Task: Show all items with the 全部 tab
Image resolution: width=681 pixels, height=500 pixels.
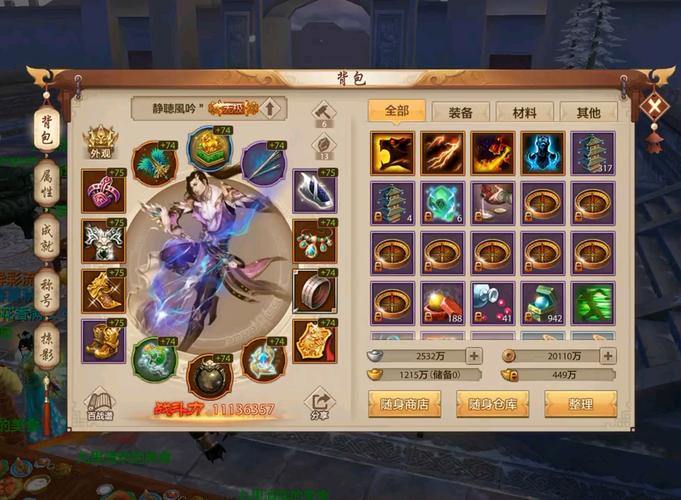Action: [x=396, y=111]
